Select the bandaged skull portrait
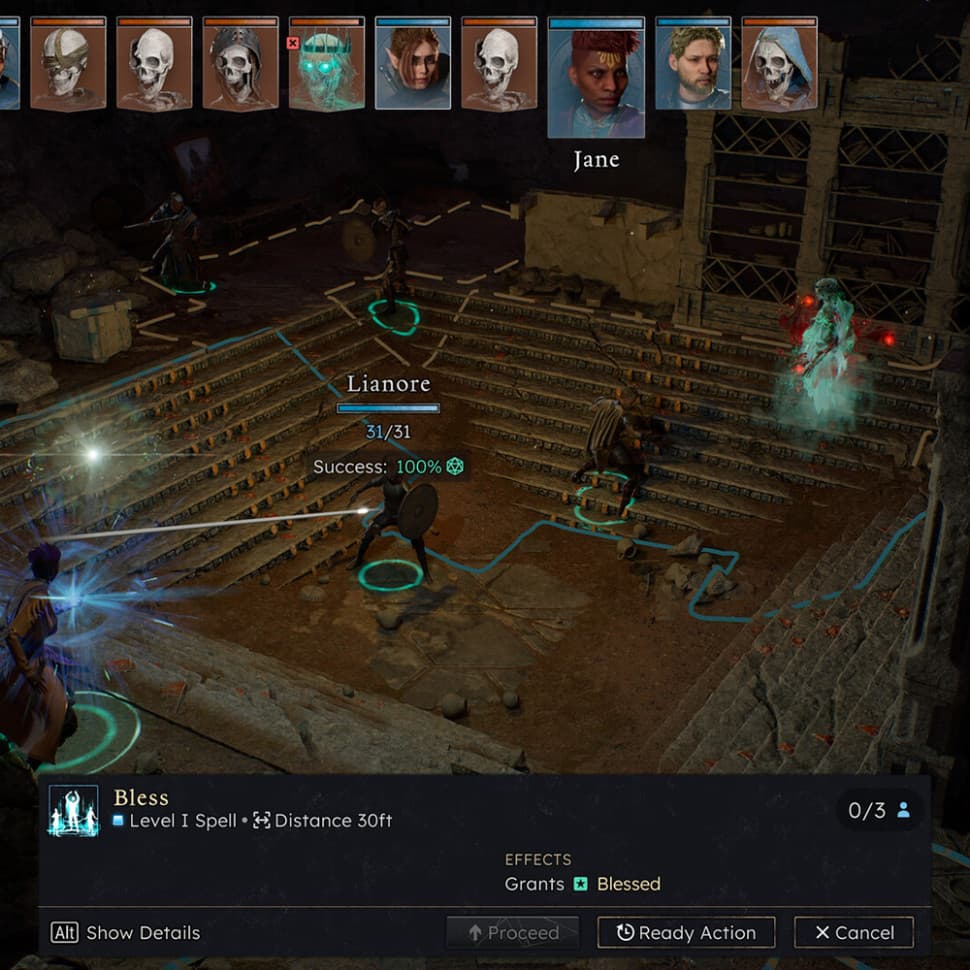This screenshot has height=970, width=970. click(x=68, y=64)
